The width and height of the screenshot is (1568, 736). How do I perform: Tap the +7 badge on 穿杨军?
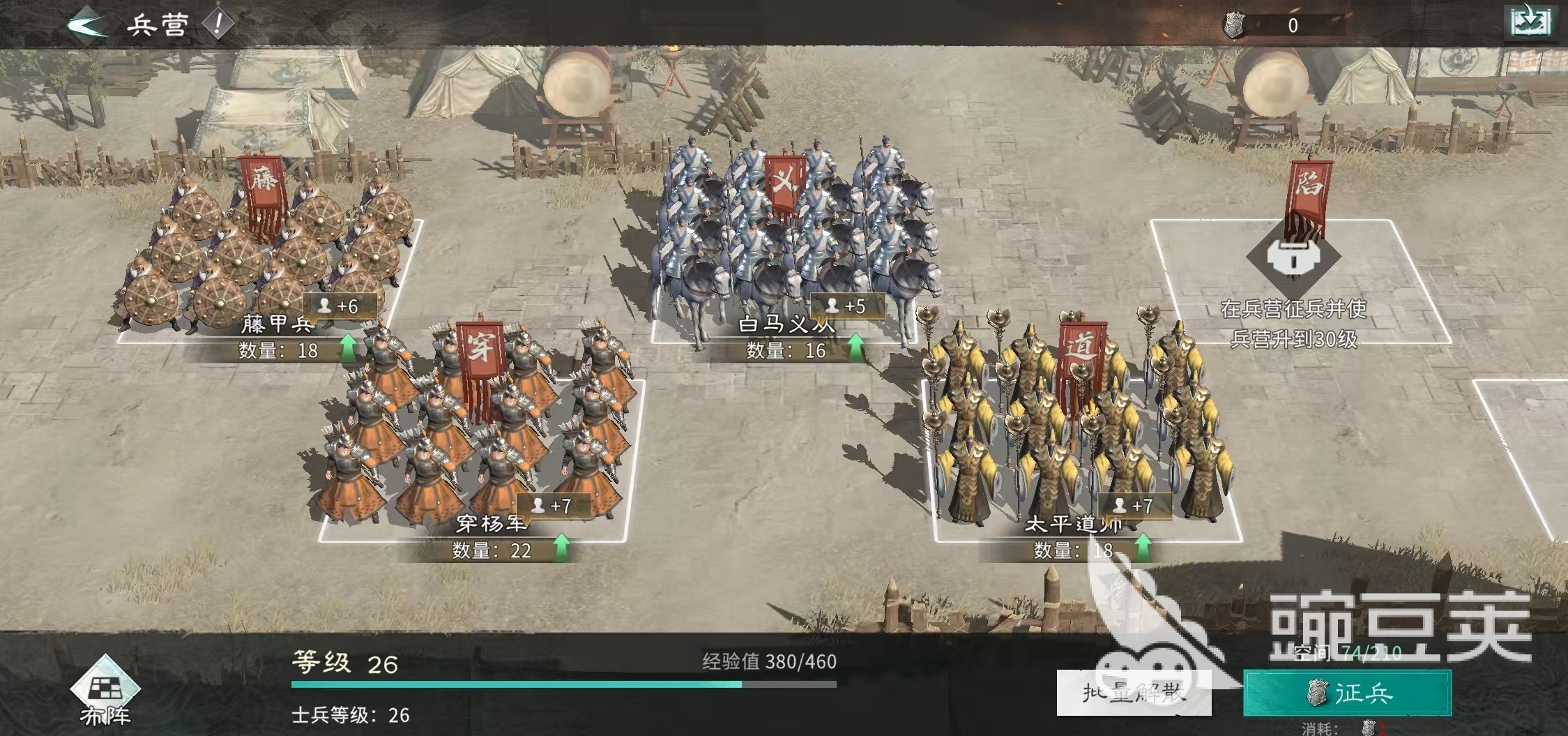point(553,506)
